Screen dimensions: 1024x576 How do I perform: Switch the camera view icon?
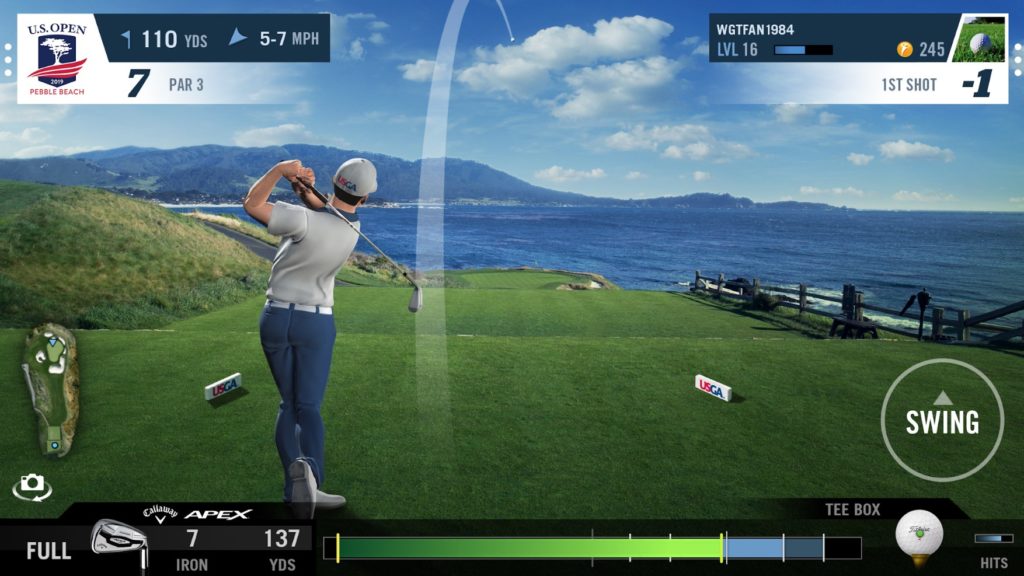[x=32, y=486]
